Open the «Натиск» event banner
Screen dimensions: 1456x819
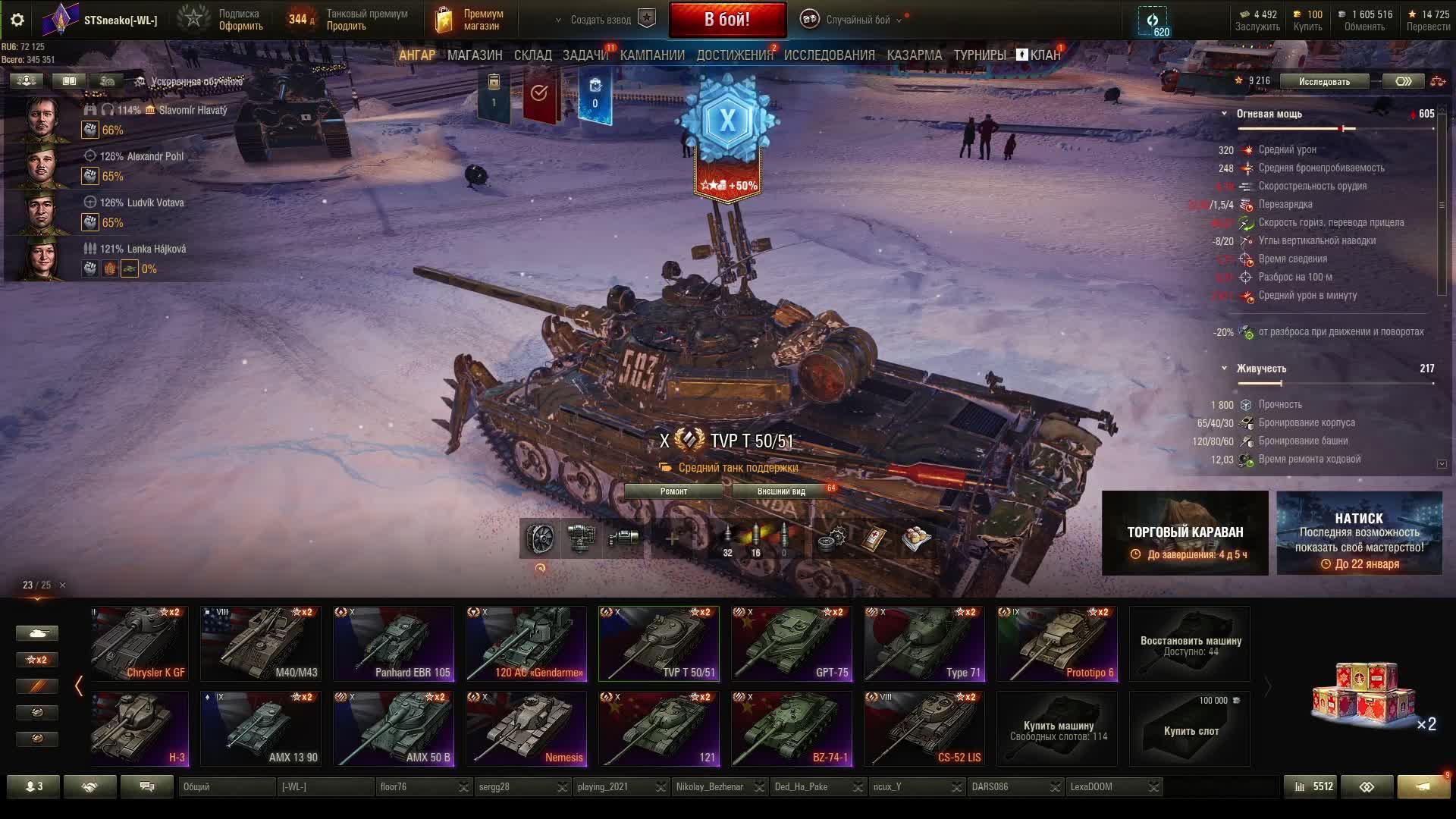[1359, 533]
